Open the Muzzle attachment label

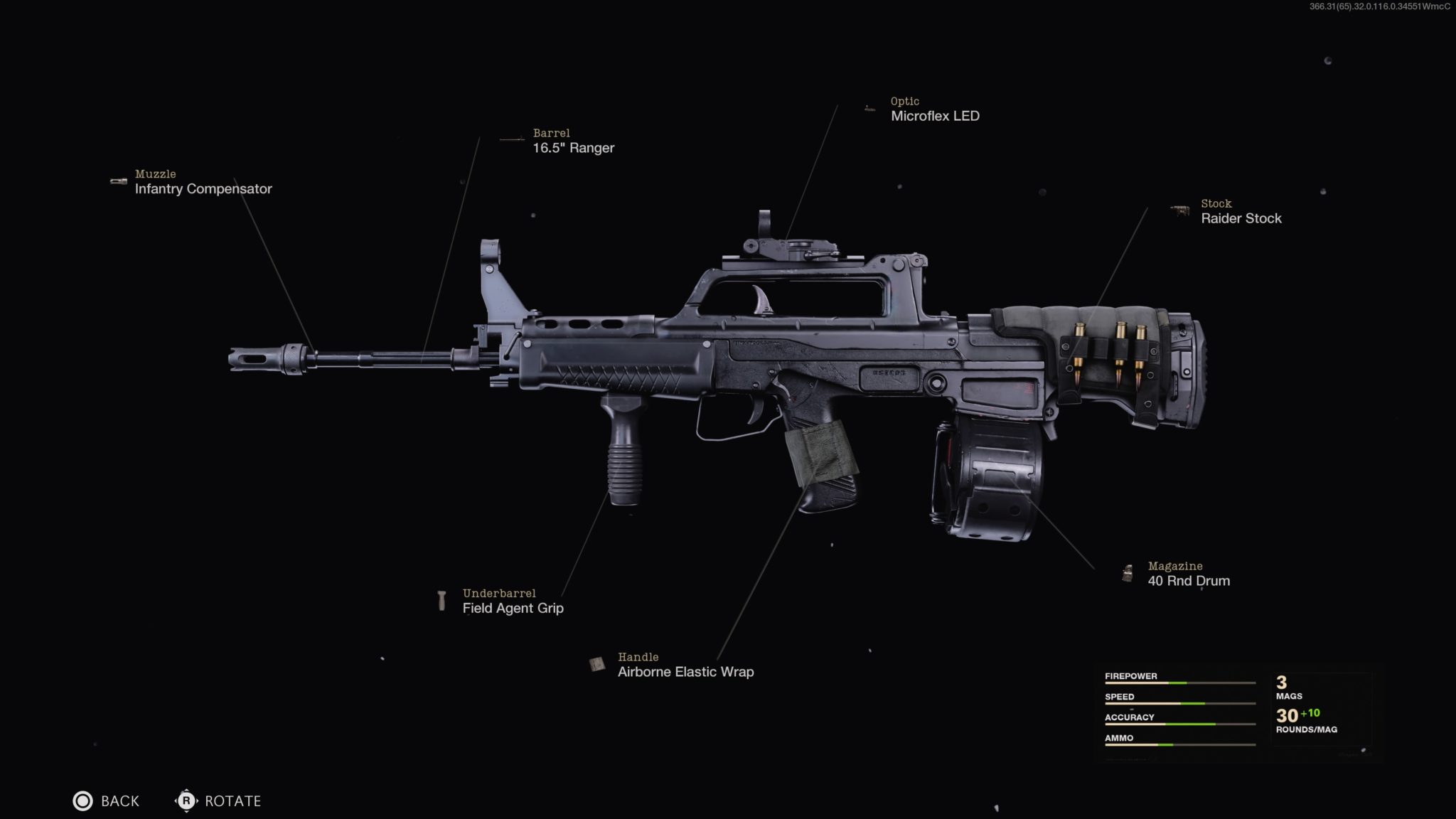(x=156, y=173)
